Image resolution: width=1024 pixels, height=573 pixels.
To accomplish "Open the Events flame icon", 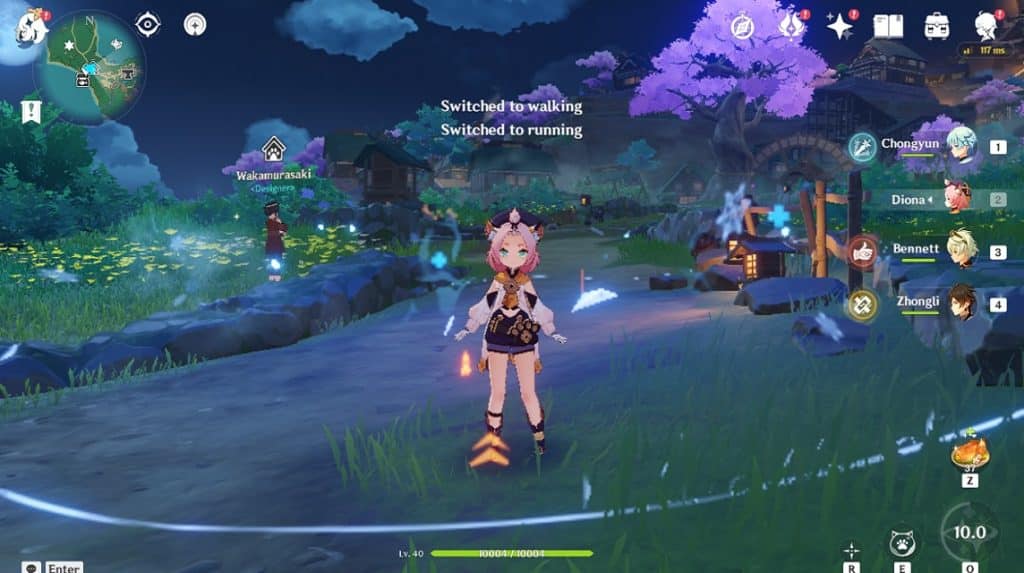I will pyautogui.click(x=792, y=27).
